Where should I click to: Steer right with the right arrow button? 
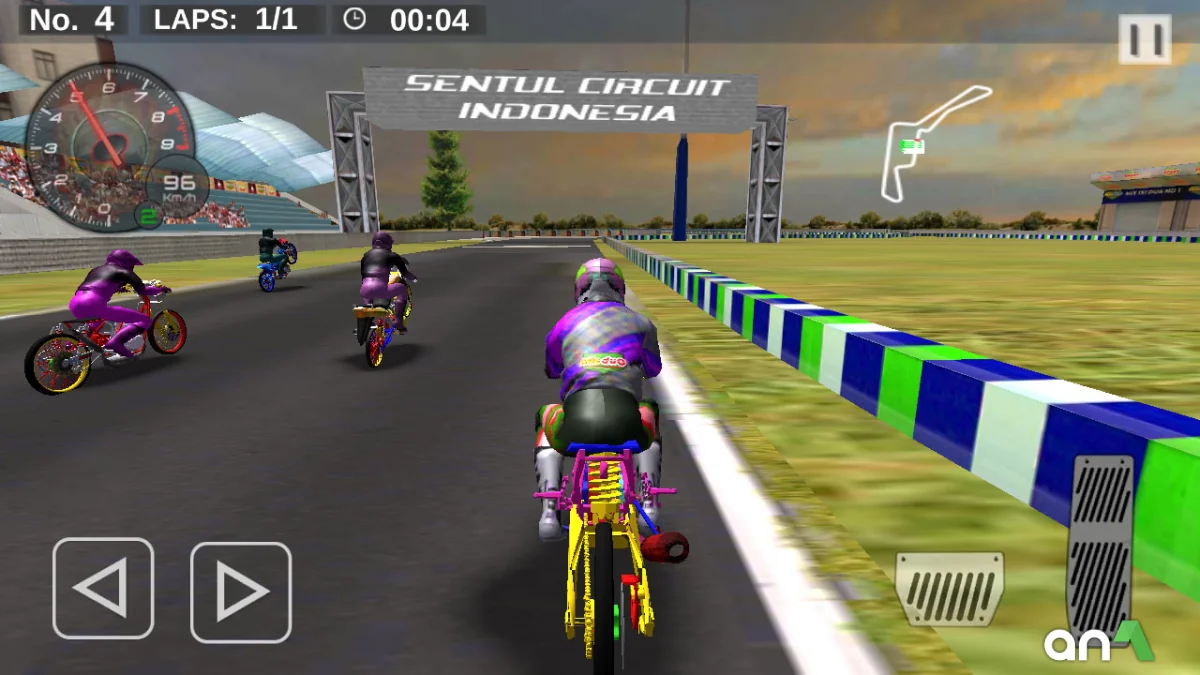coord(241,592)
